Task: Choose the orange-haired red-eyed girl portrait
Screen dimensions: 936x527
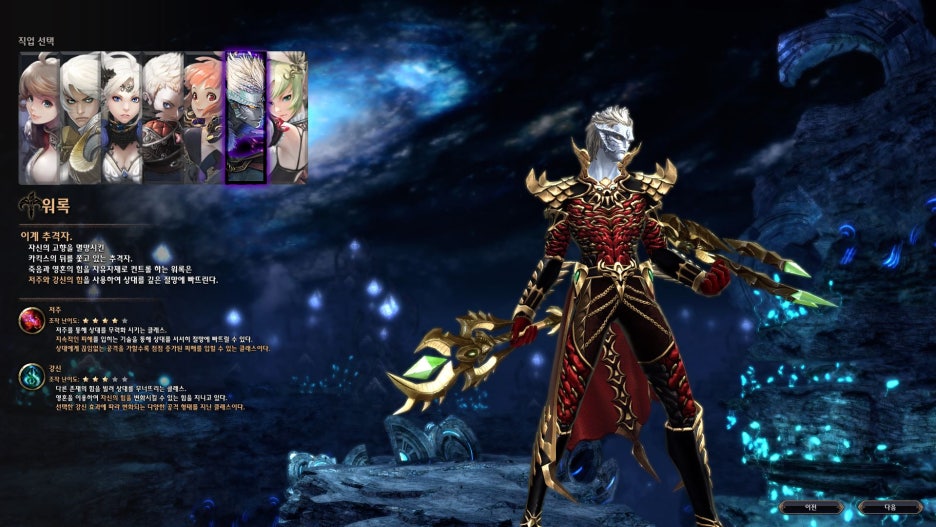Action: point(204,118)
